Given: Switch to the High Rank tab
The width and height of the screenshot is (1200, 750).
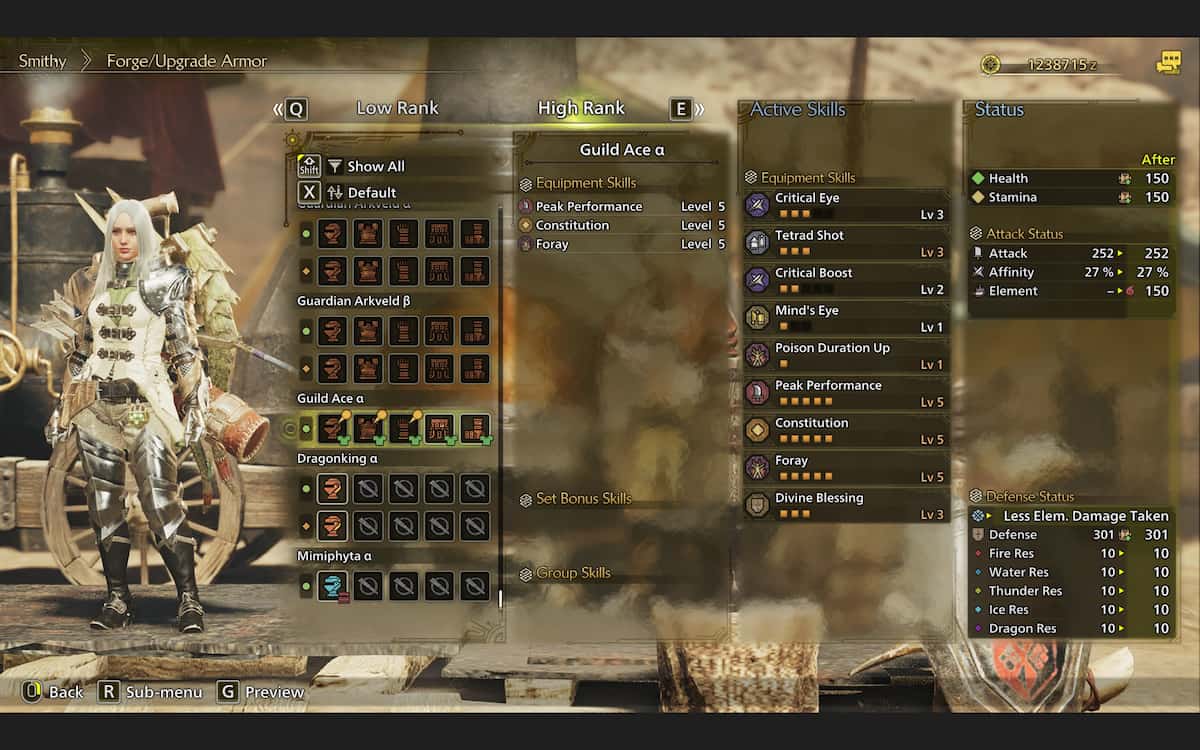Looking at the screenshot, I should point(581,108).
